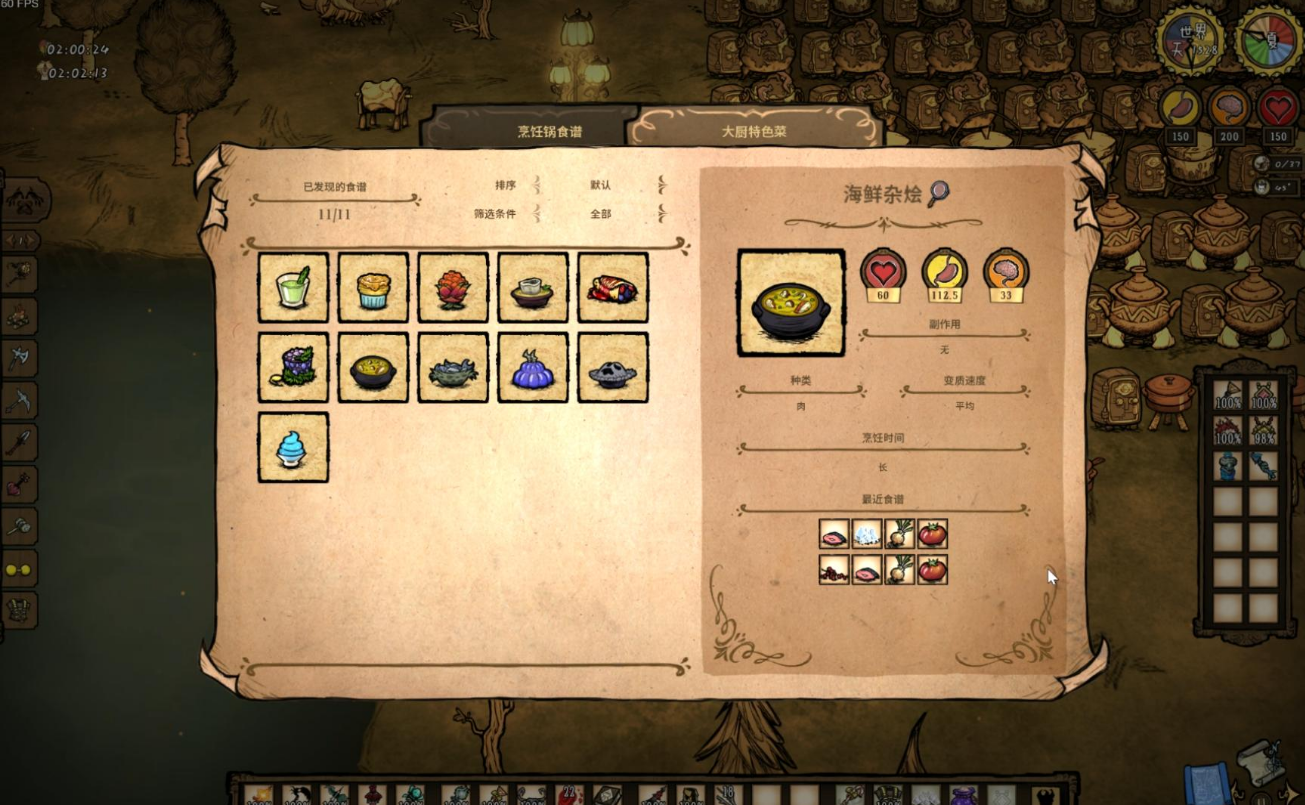Image resolution: width=1305 pixels, height=805 pixels.
Task: Cycle the 筛选条件 filter option forward
Action: pyautogui.click(x=661, y=213)
